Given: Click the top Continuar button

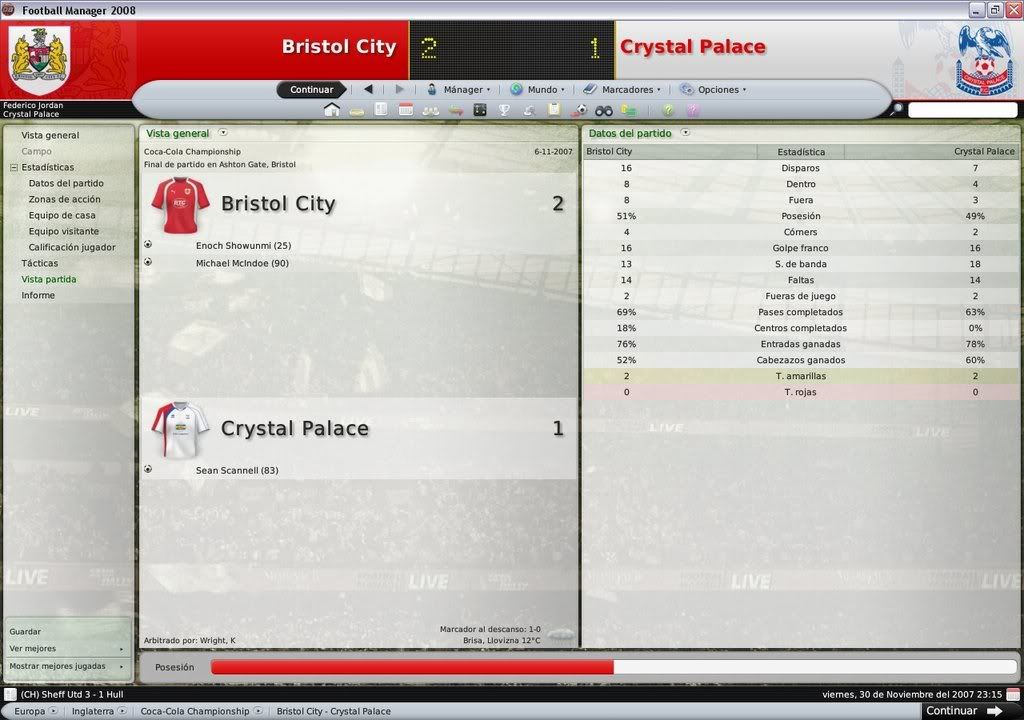Looking at the screenshot, I should (x=311, y=90).
